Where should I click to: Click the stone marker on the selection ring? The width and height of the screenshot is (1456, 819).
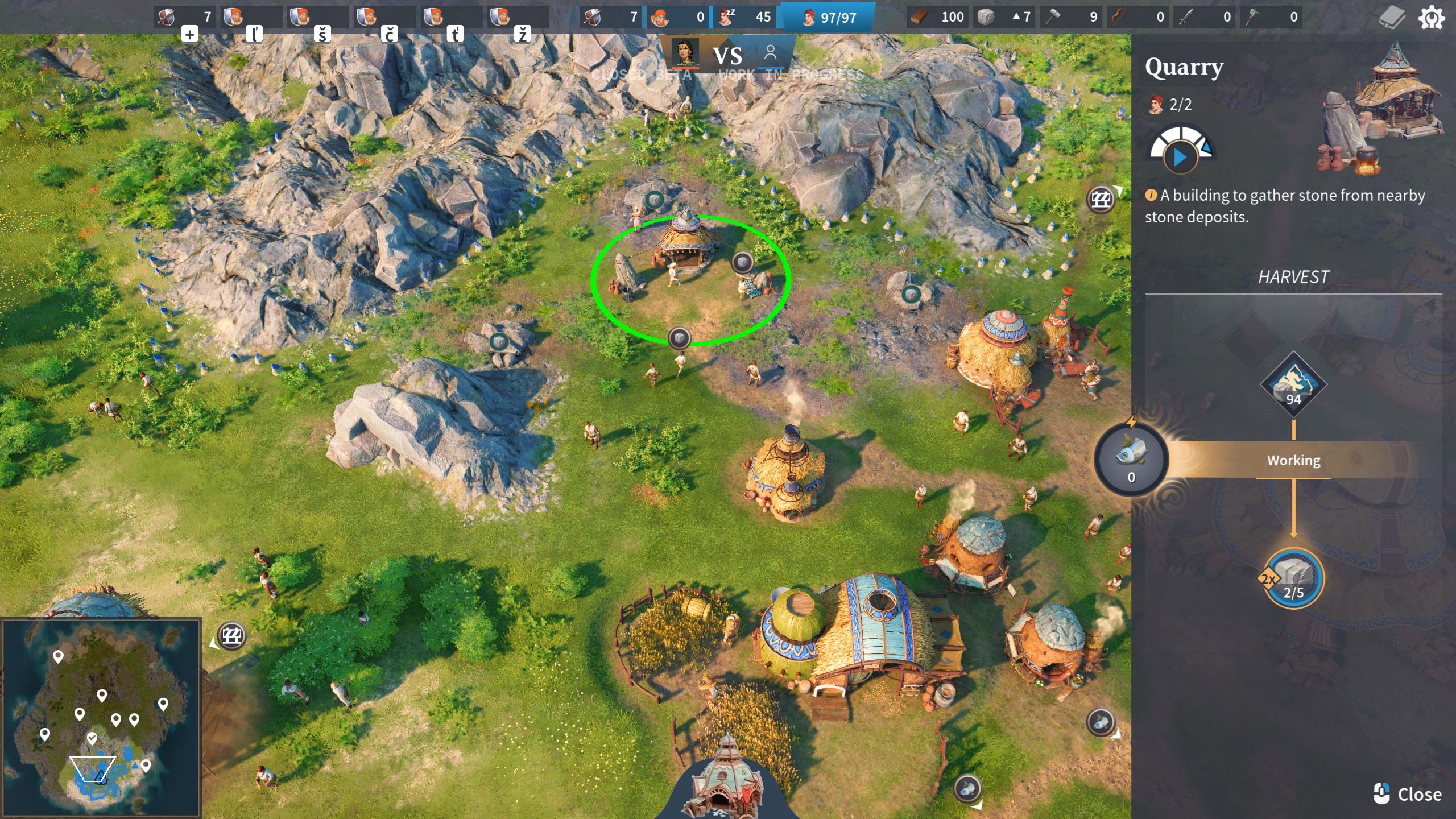tap(679, 338)
